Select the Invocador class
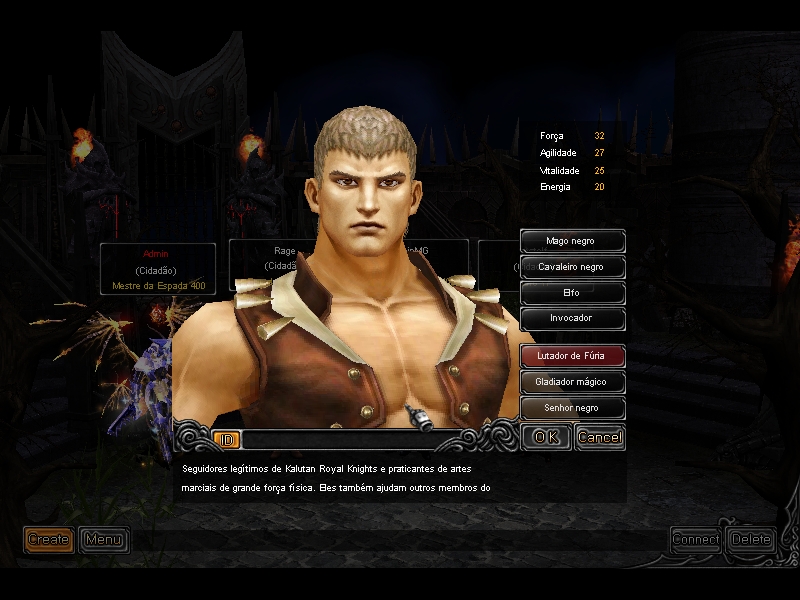800x600 pixels. (x=573, y=318)
